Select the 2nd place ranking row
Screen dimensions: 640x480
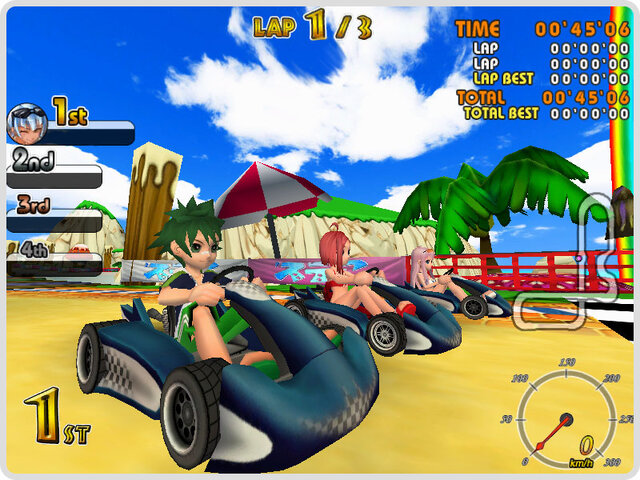click(55, 169)
